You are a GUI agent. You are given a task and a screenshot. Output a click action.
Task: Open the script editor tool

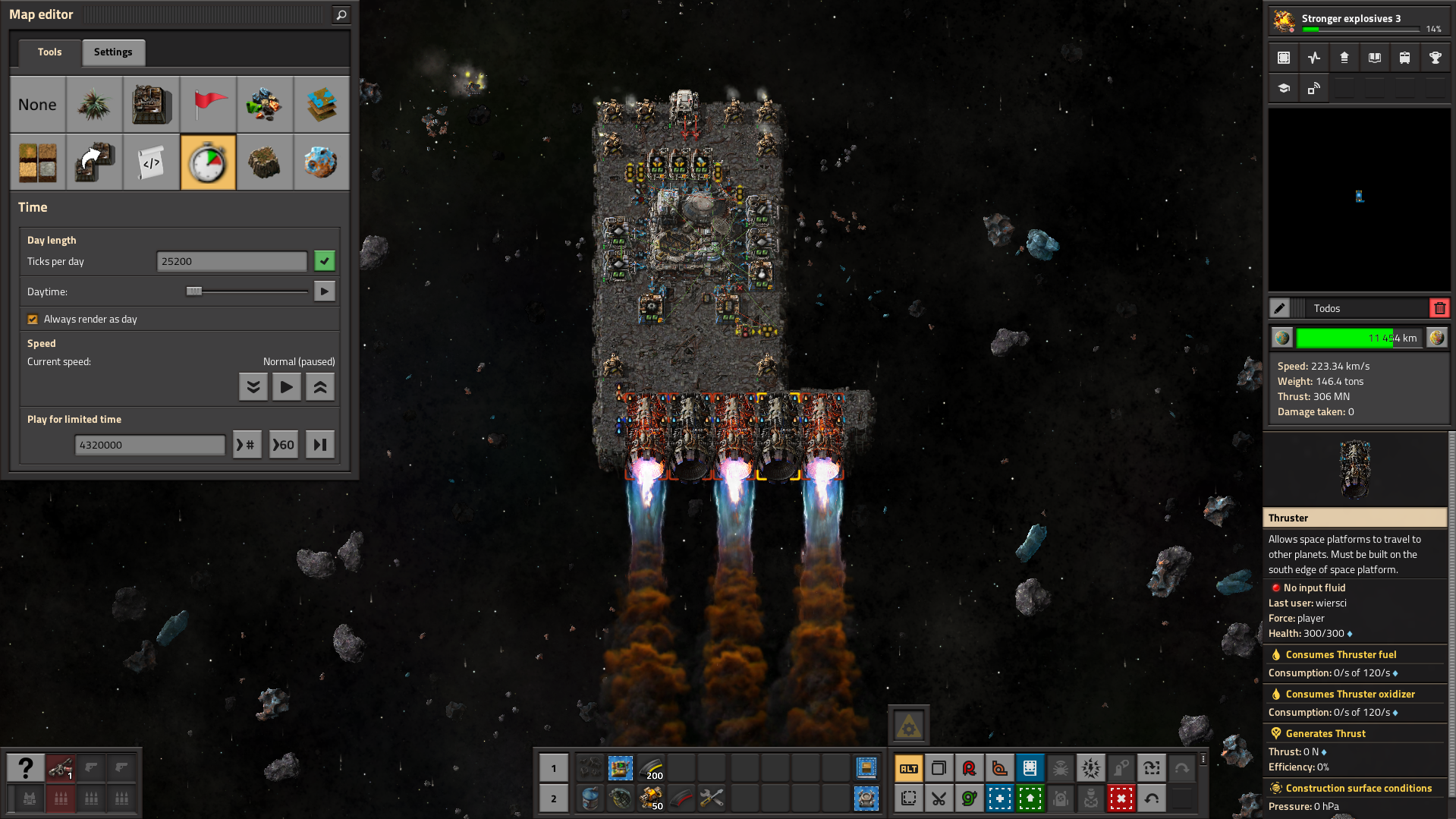coord(152,162)
